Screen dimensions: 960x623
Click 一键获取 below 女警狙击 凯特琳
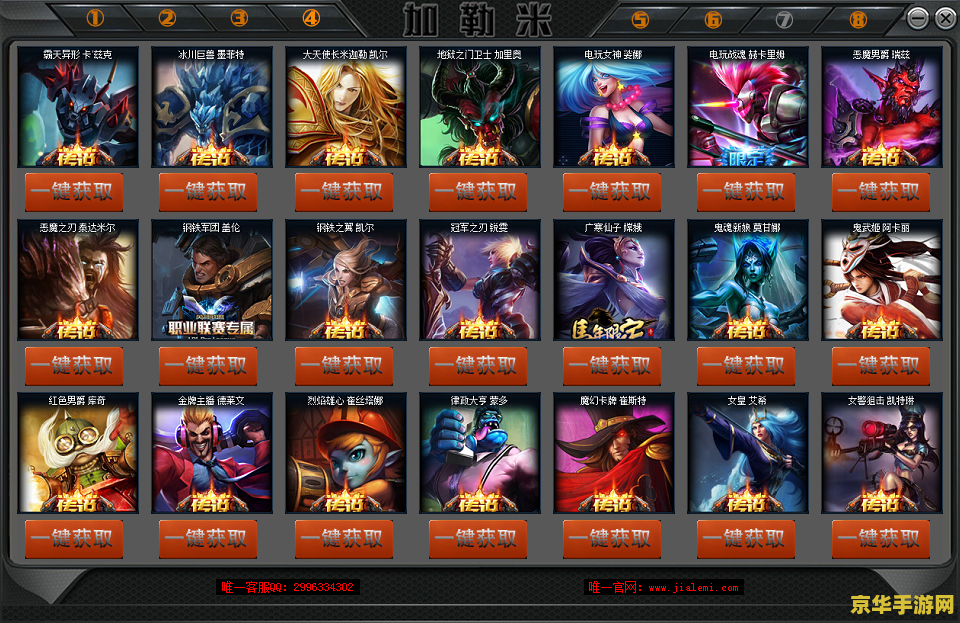[x=881, y=539]
